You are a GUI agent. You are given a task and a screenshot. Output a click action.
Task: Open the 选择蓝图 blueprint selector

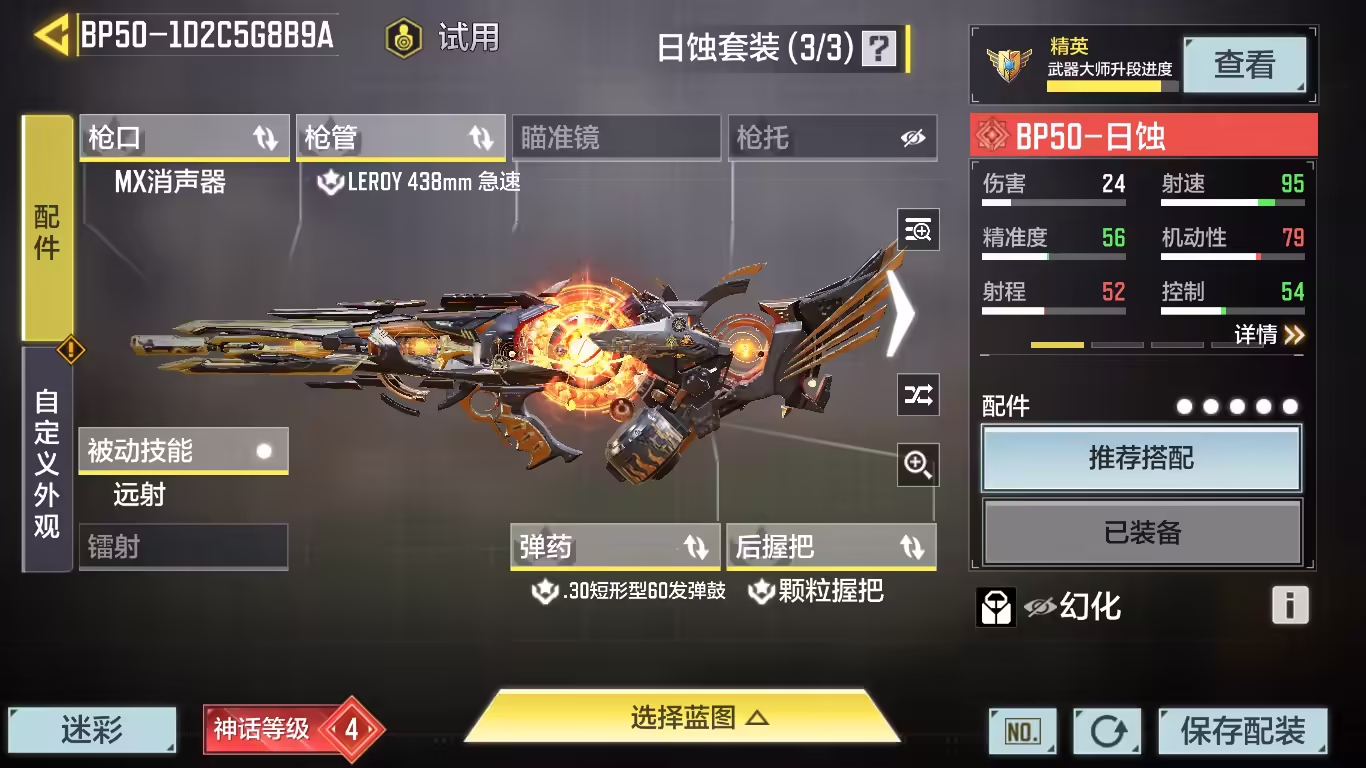click(684, 718)
